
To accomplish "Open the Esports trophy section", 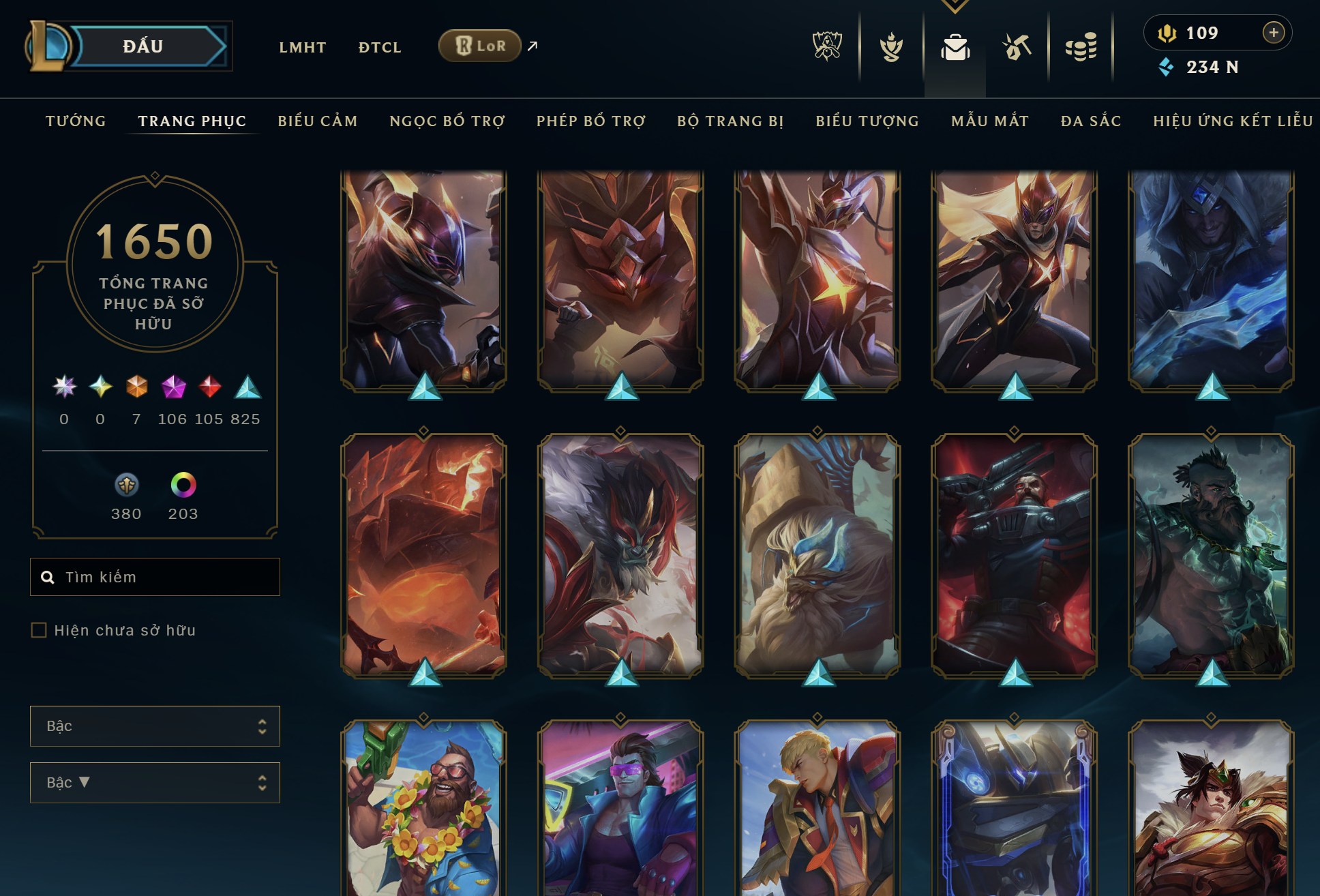I will pos(826,46).
